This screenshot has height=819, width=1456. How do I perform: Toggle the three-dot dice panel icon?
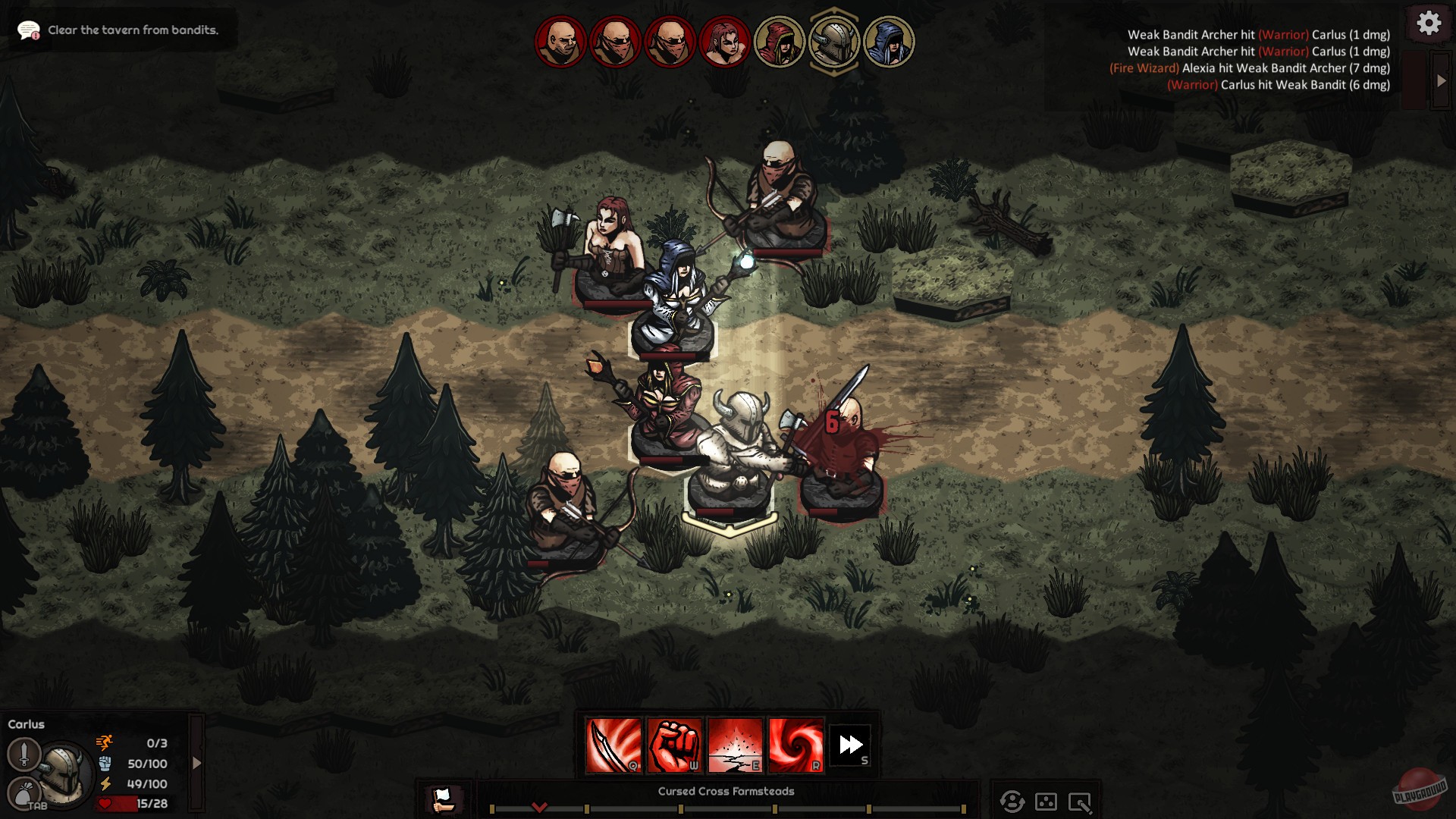(x=1046, y=802)
